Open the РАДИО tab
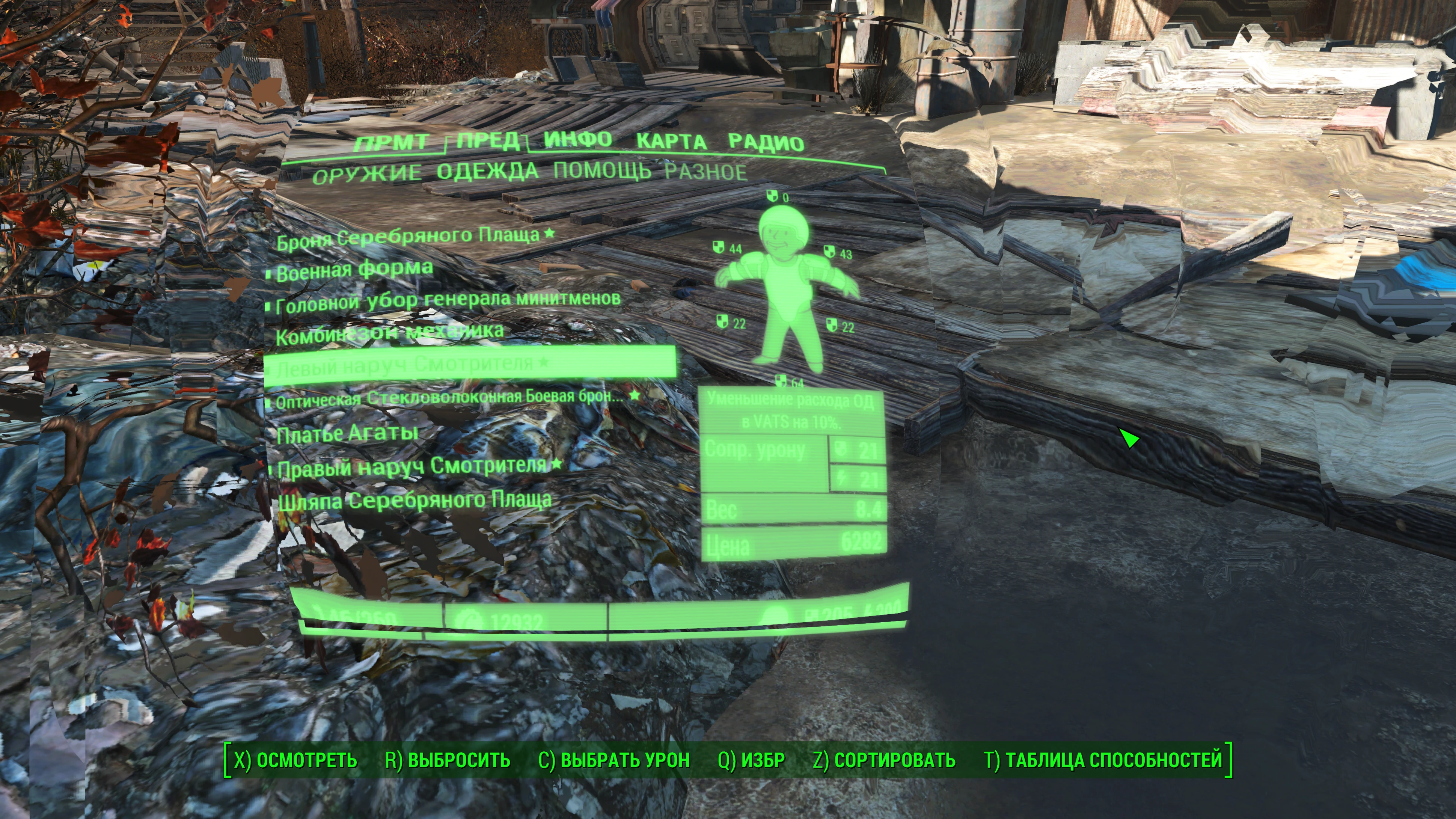Image resolution: width=1456 pixels, height=819 pixels. tap(766, 142)
